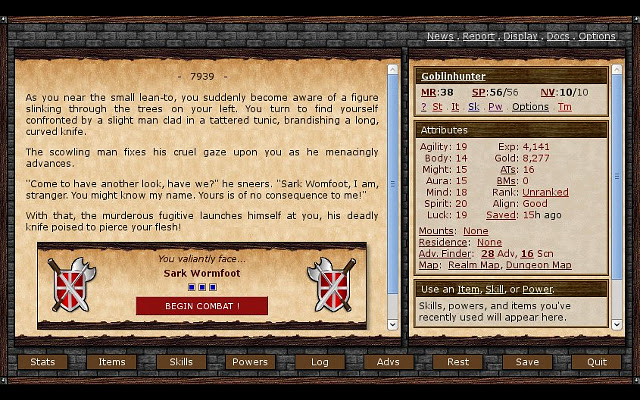Open the Dungeon Map
Screen dimensions: 640x400
click(x=539, y=265)
